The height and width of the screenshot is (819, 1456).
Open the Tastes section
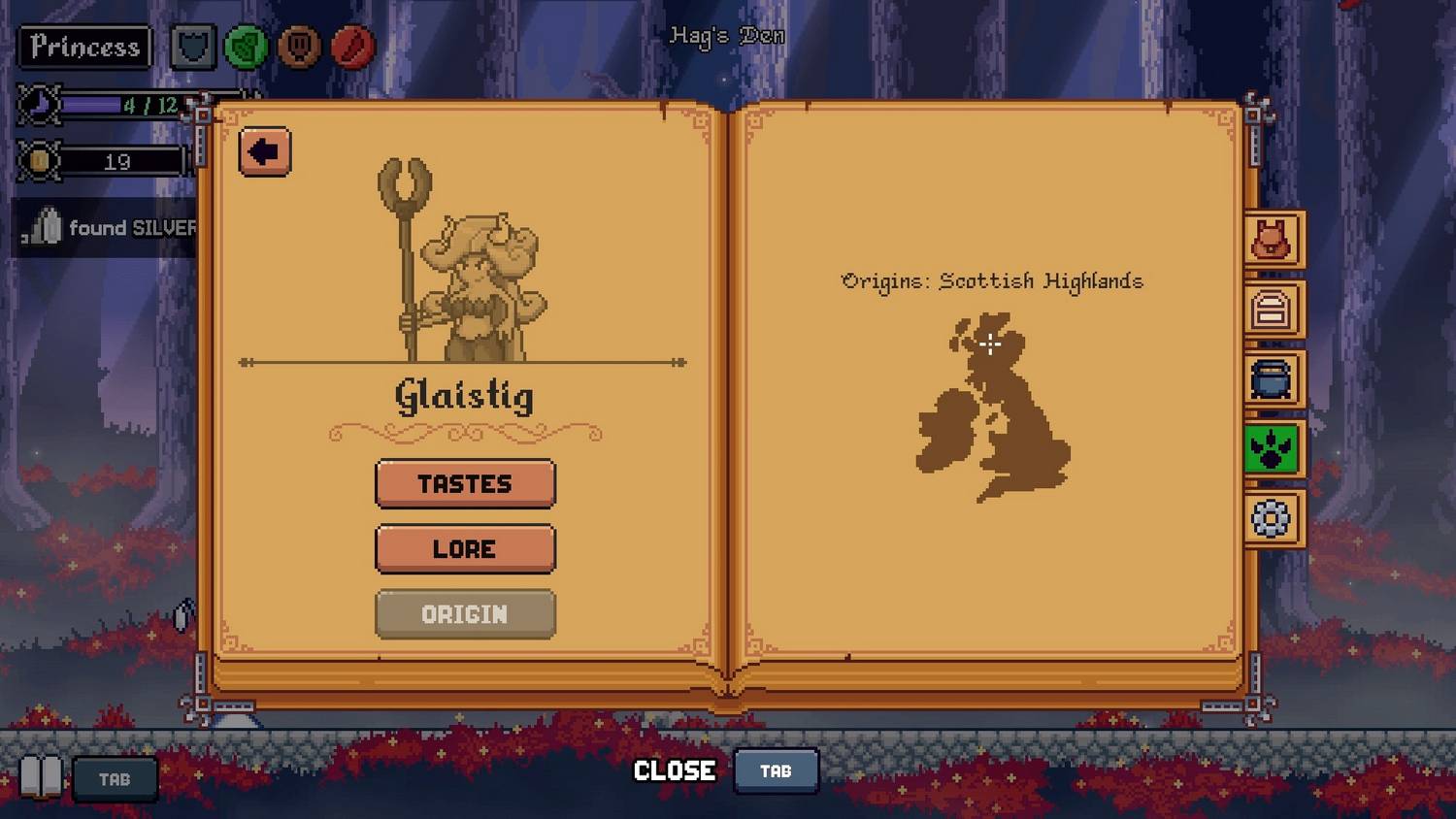pyautogui.click(x=465, y=483)
